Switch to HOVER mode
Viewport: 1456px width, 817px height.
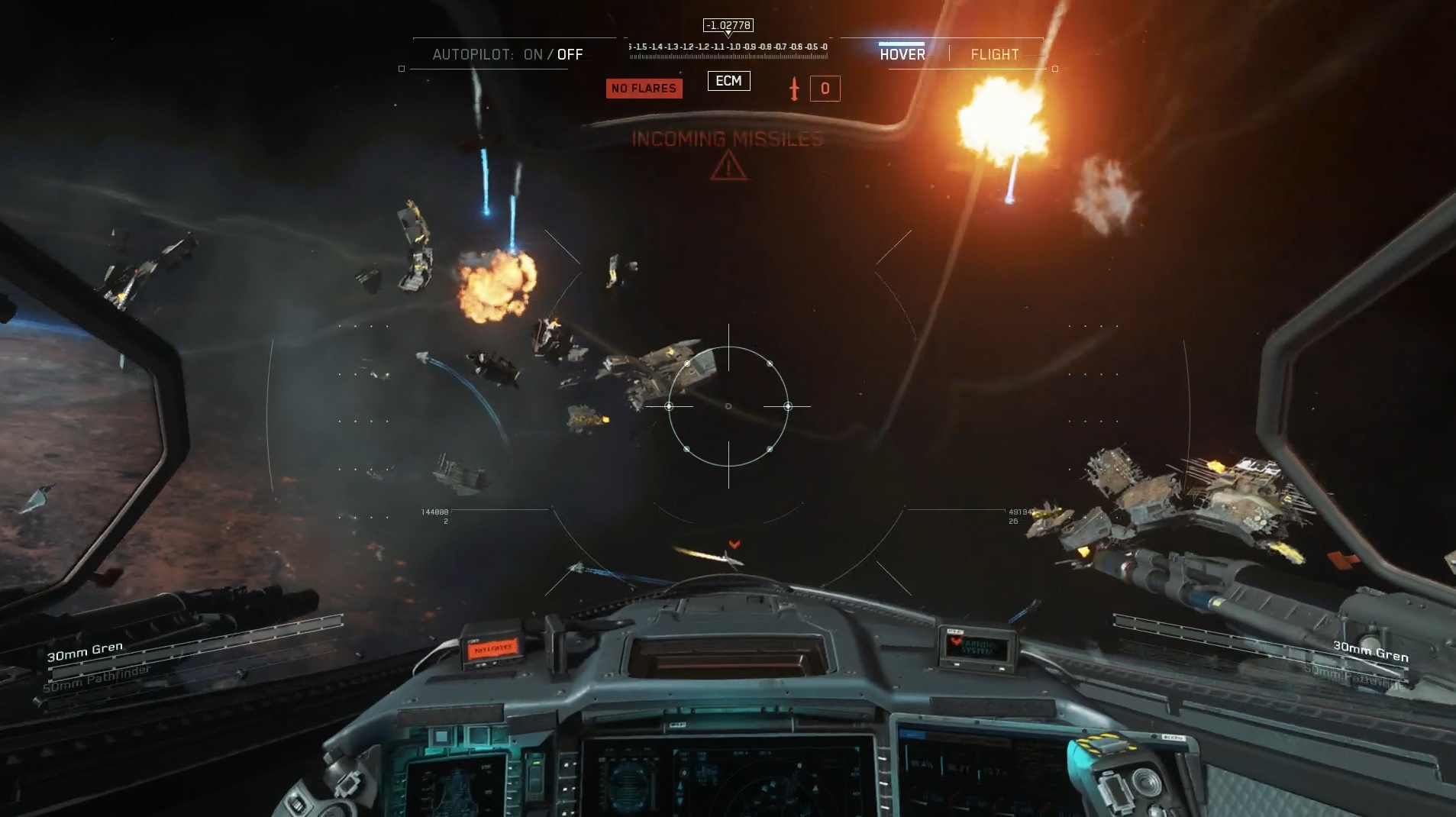[902, 54]
